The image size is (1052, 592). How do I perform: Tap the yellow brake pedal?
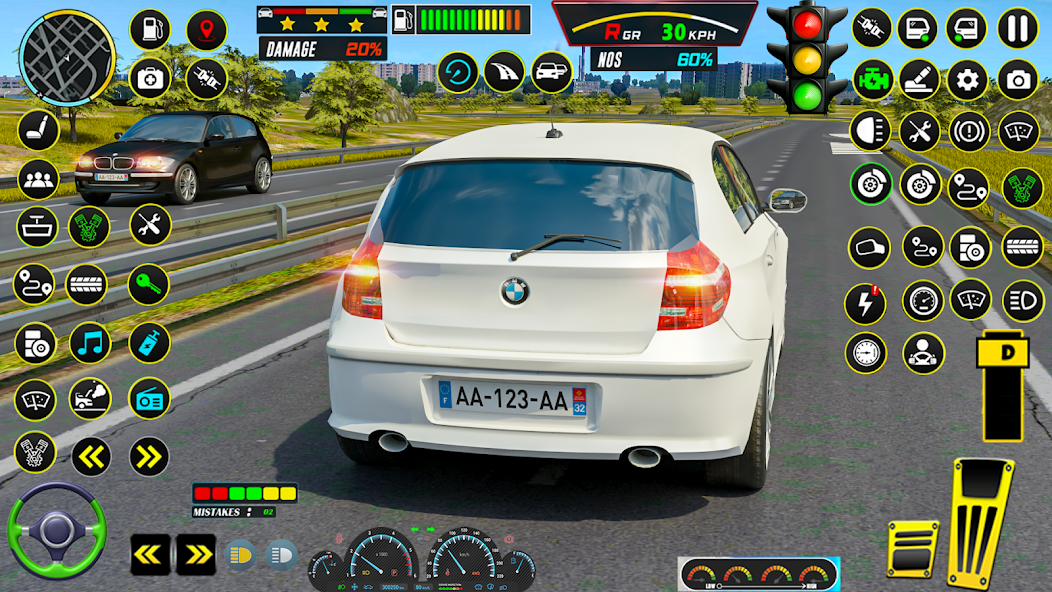coord(912,548)
